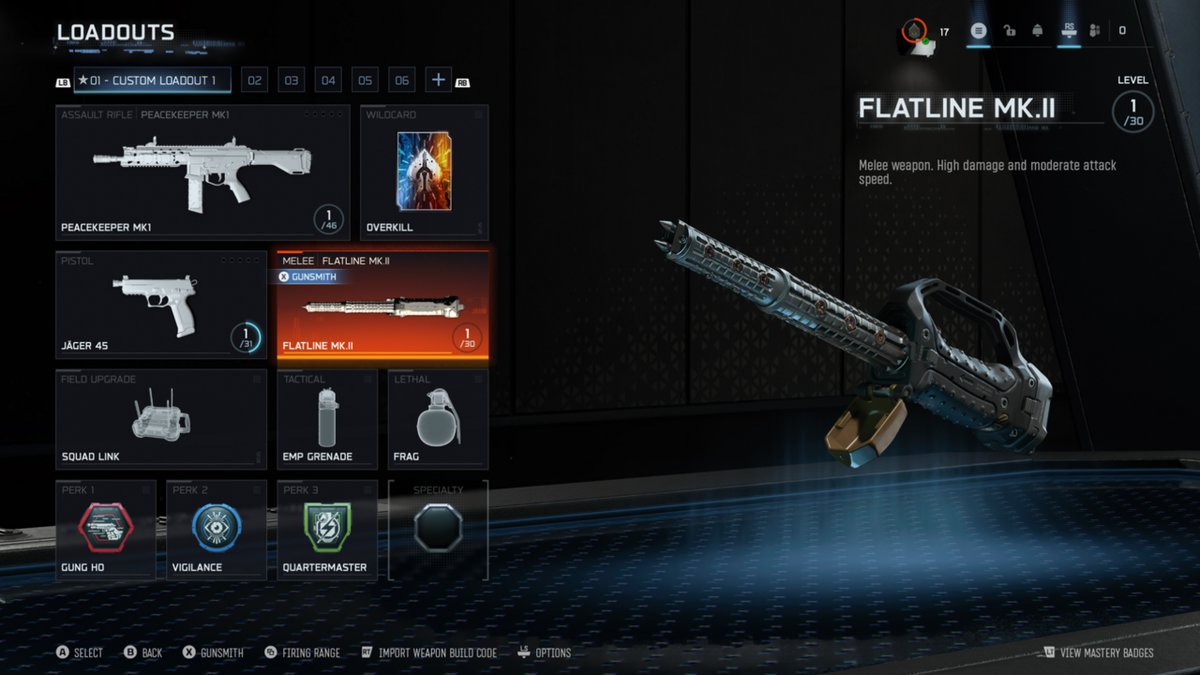Viewport: 1200px width, 675px height.
Task: Switch to loadout tab 03
Action: [291, 81]
